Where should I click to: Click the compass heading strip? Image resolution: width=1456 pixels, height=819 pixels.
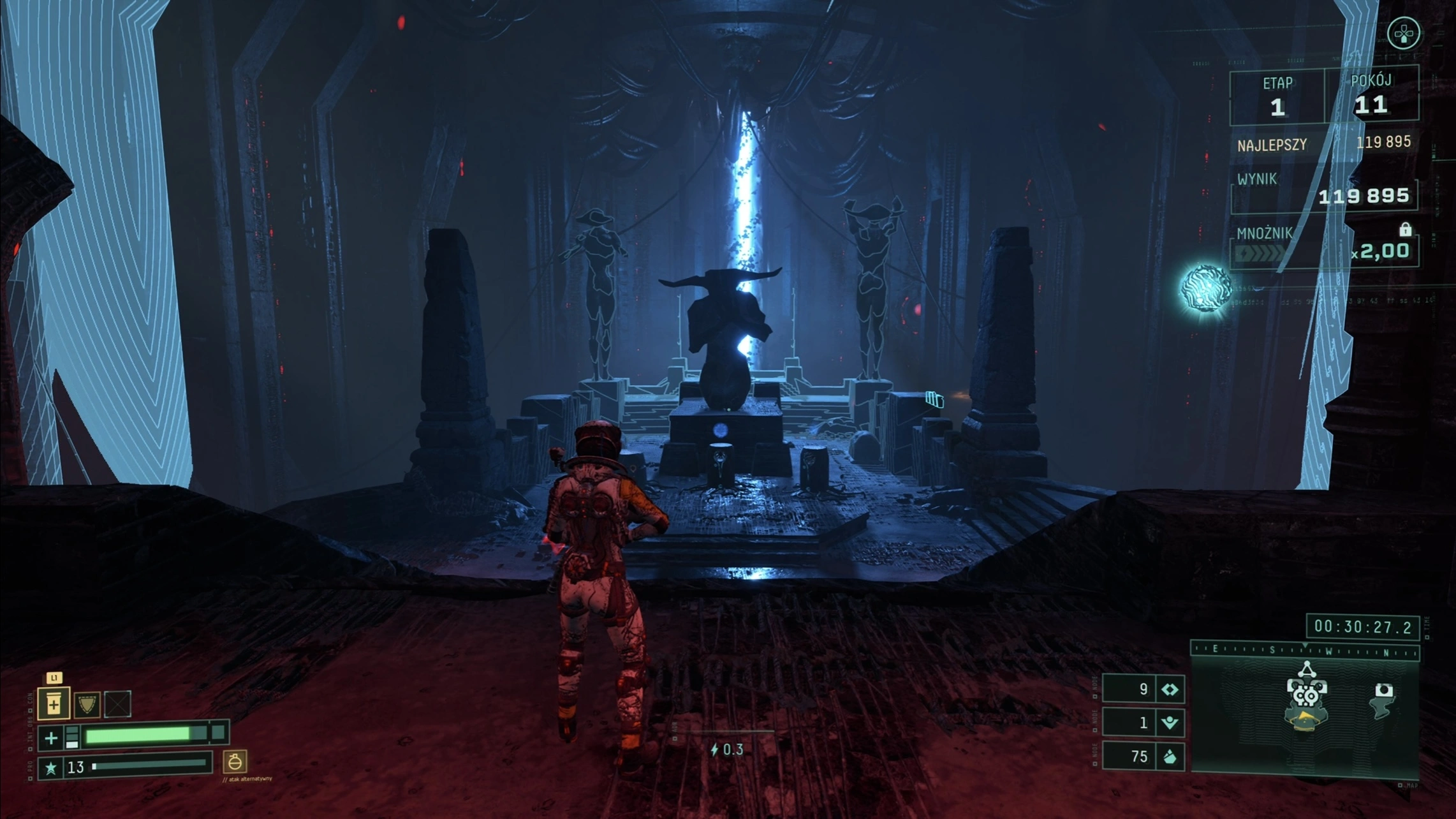coord(1304,651)
